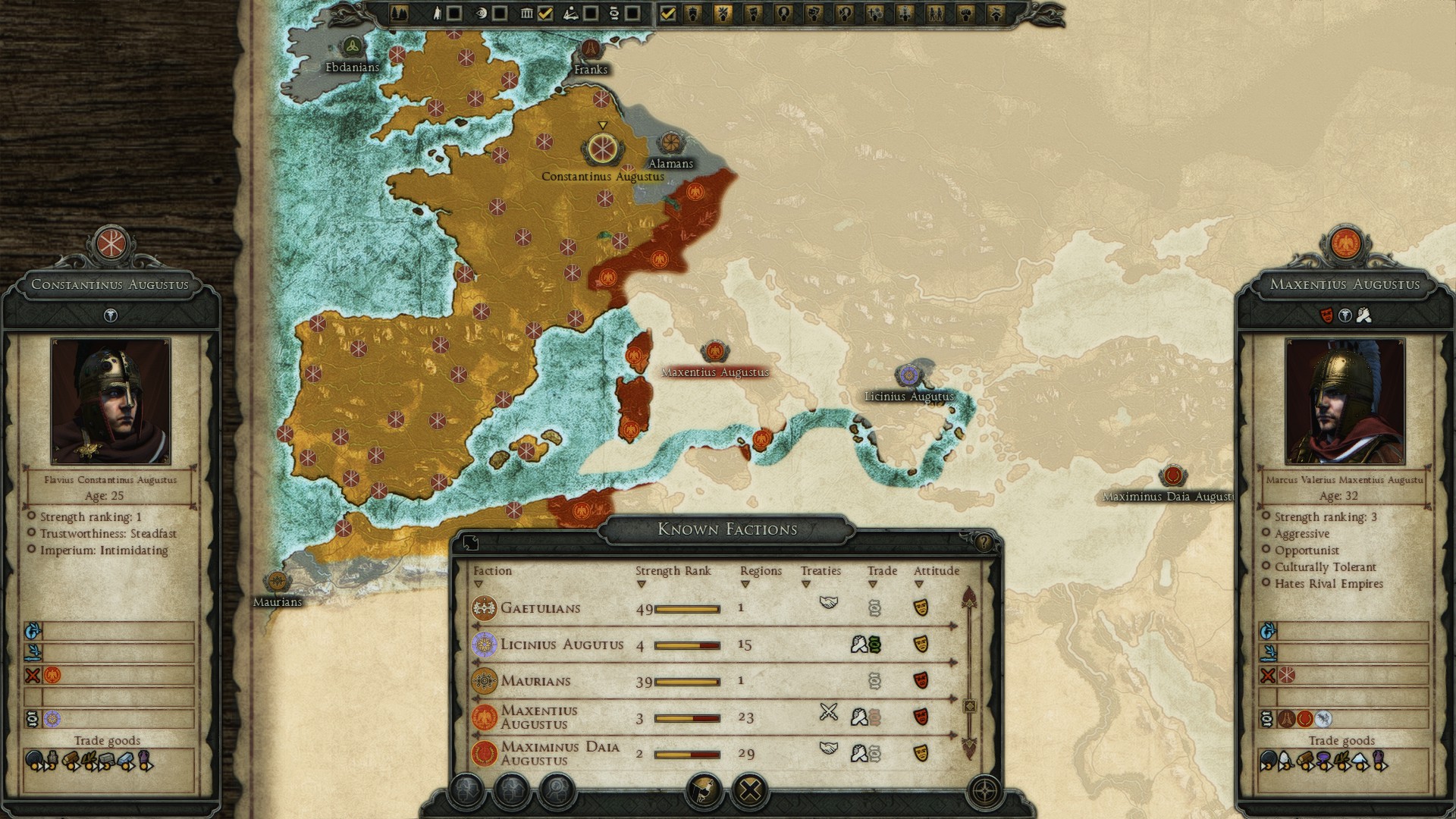Pick Maxentius Augustus from Known Factions
This screenshot has width=1456, height=819.
(538, 717)
